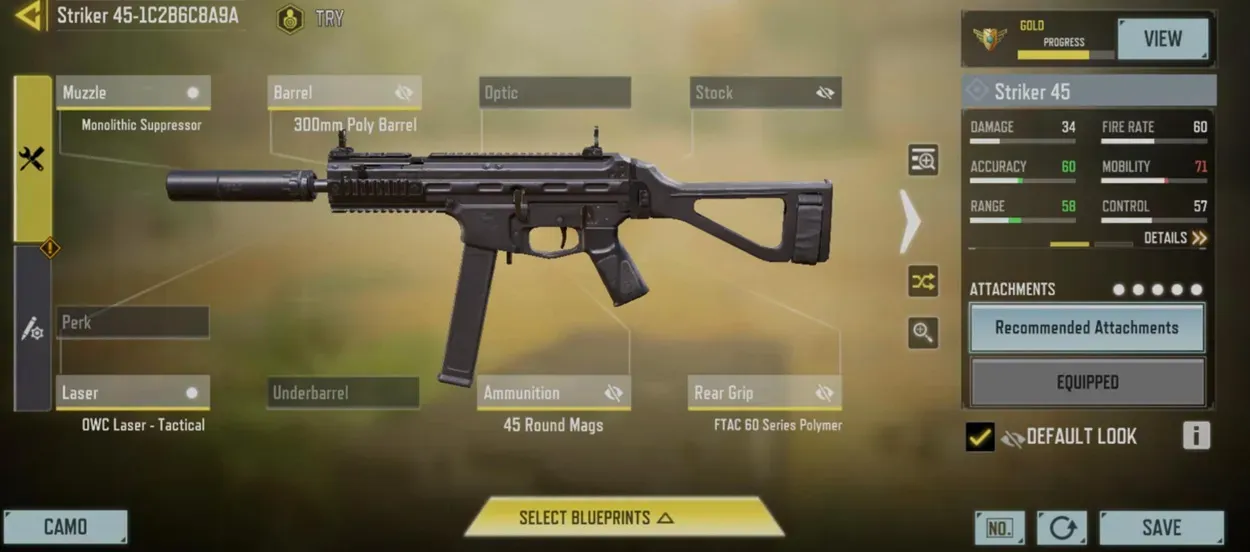Choose the Stock attachment slot
This screenshot has height=552, width=1250.
click(765, 92)
